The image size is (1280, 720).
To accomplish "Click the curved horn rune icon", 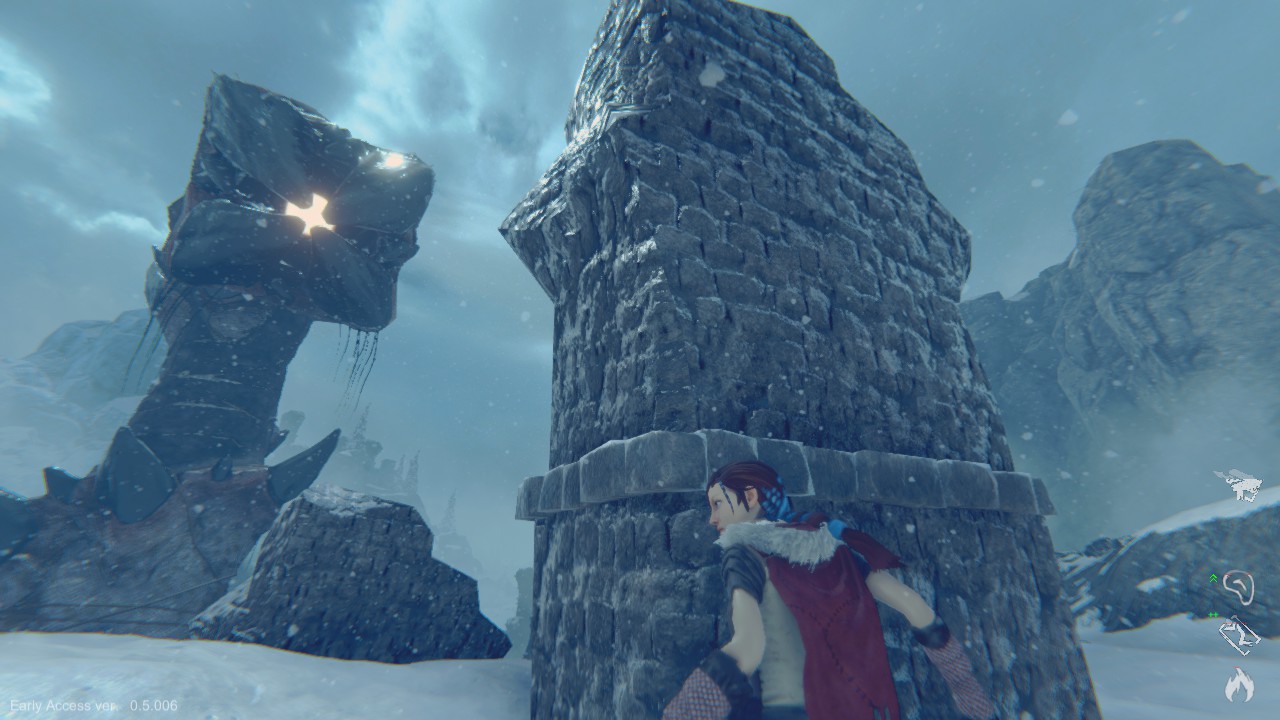I will 1240,586.
